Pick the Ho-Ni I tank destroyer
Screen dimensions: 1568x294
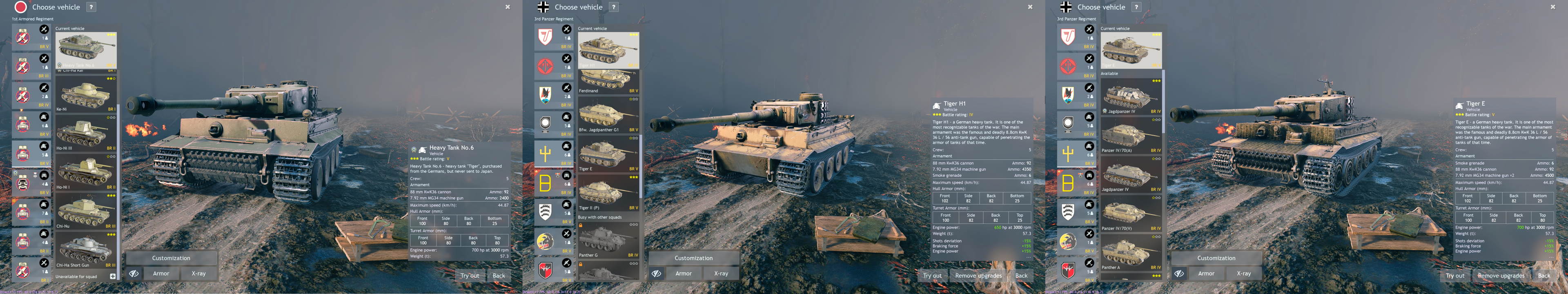coord(85,172)
